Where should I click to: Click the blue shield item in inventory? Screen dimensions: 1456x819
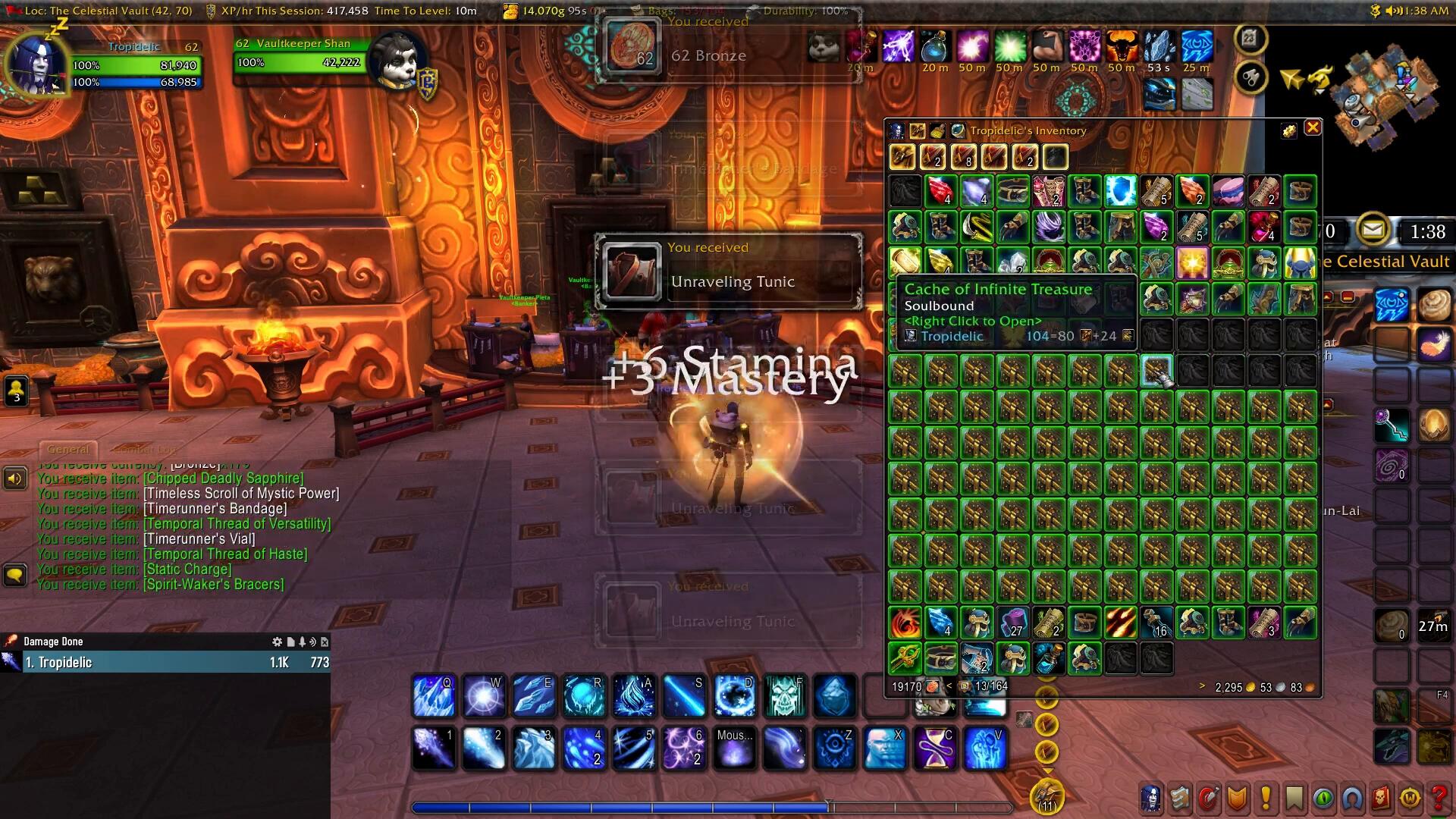tap(1120, 191)
